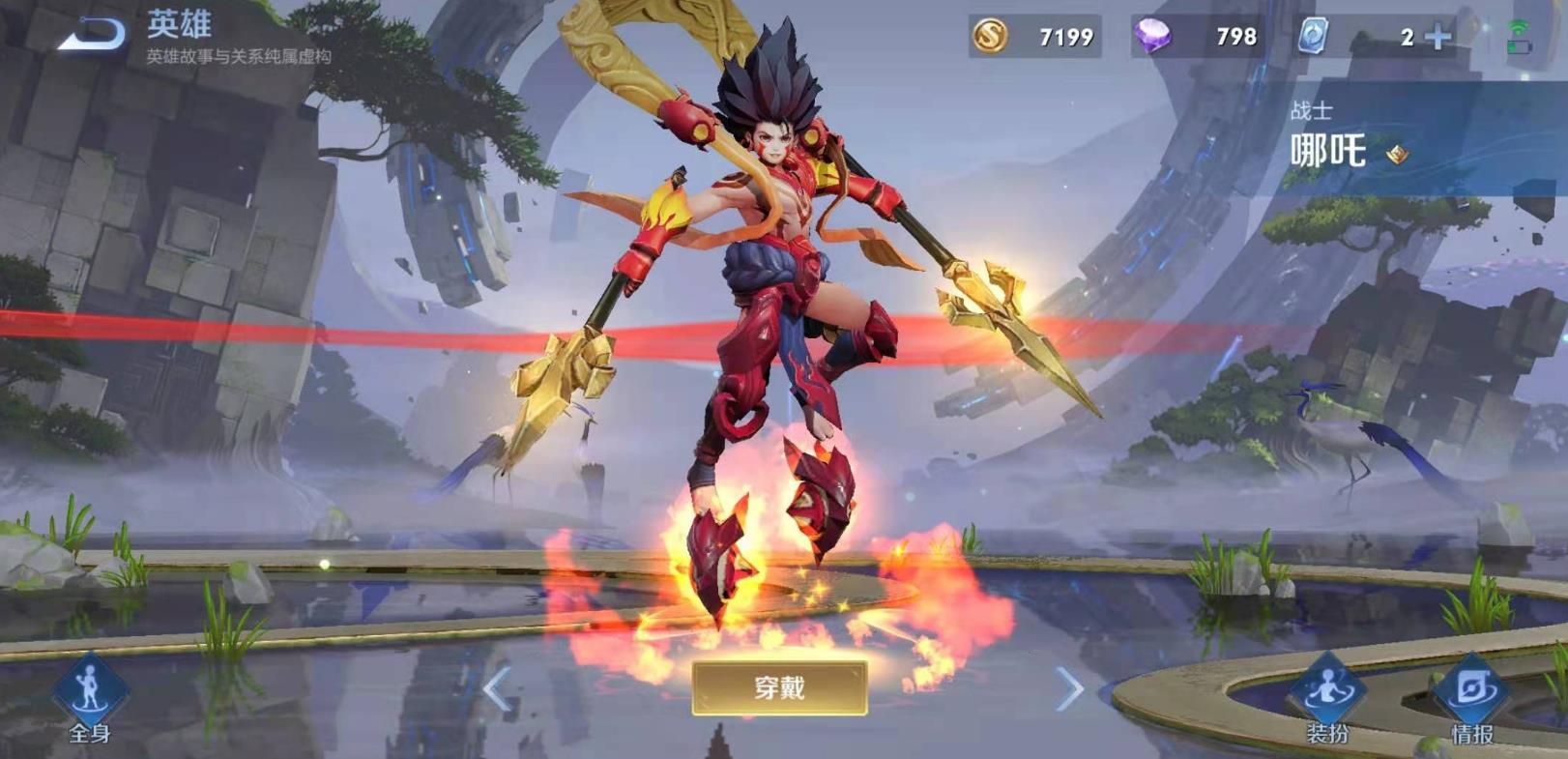Viewport: 1568px width, 759px height.
Task: Click the 穿戴 wear button
Action: (x=779, y=687)
